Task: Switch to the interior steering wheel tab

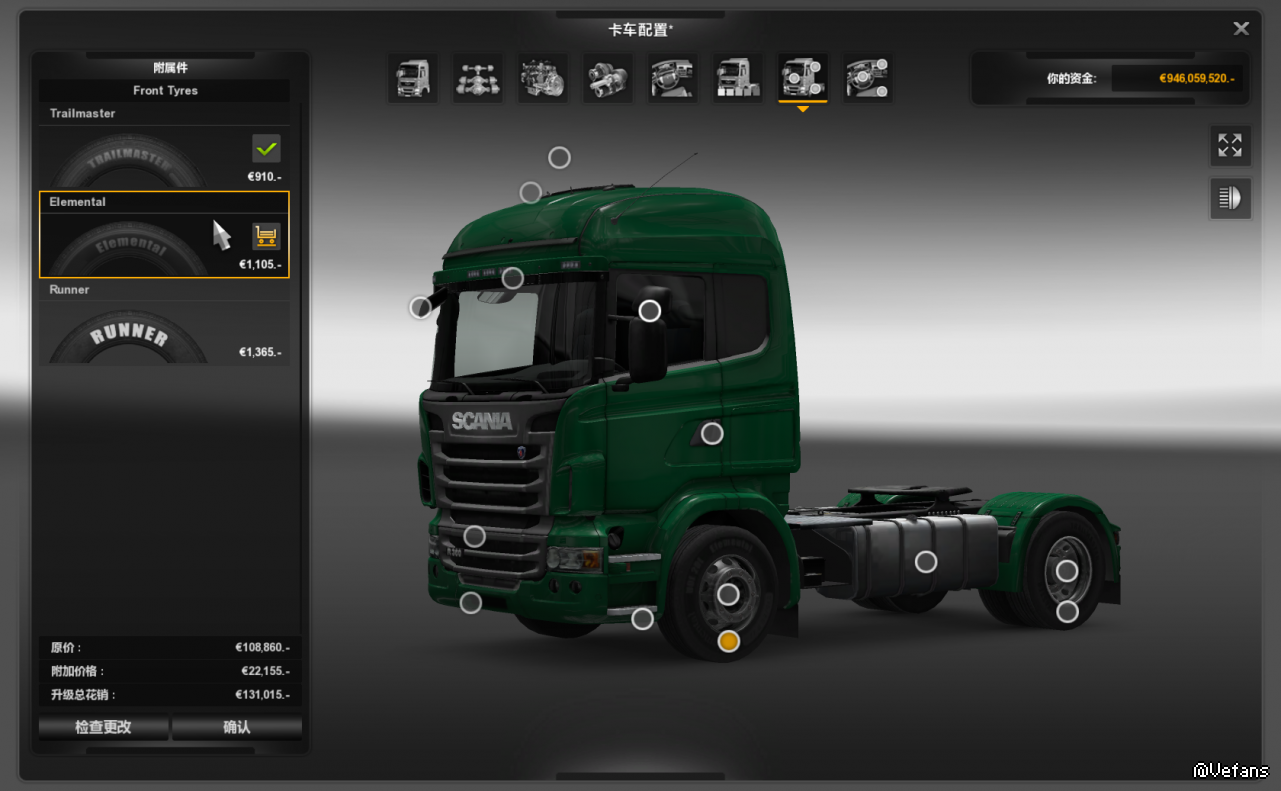Action: 673,78
